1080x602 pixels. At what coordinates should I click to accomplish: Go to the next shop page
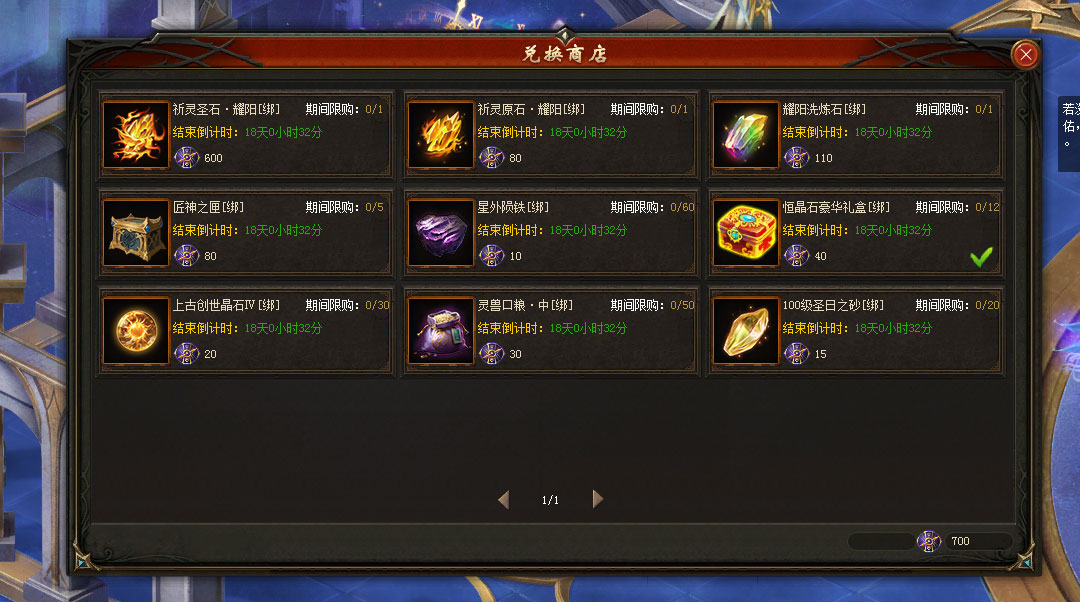597,499
